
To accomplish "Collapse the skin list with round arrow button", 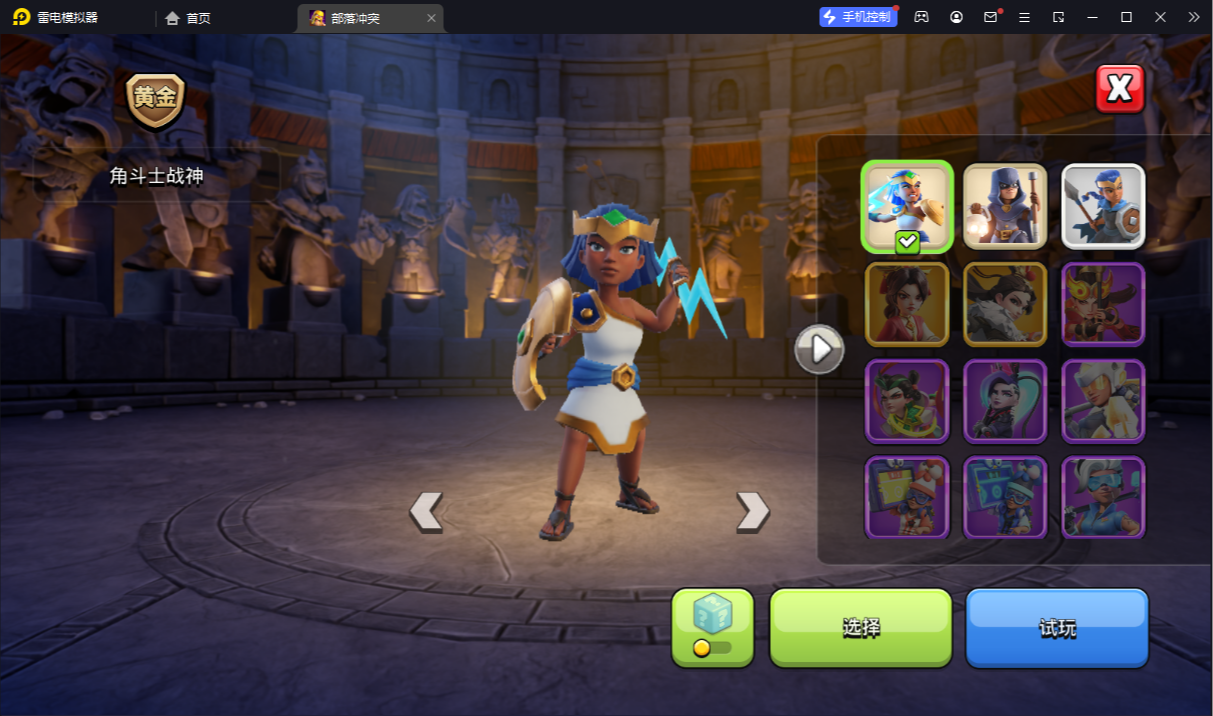I will pyautogui.click(x=819, y=349).
